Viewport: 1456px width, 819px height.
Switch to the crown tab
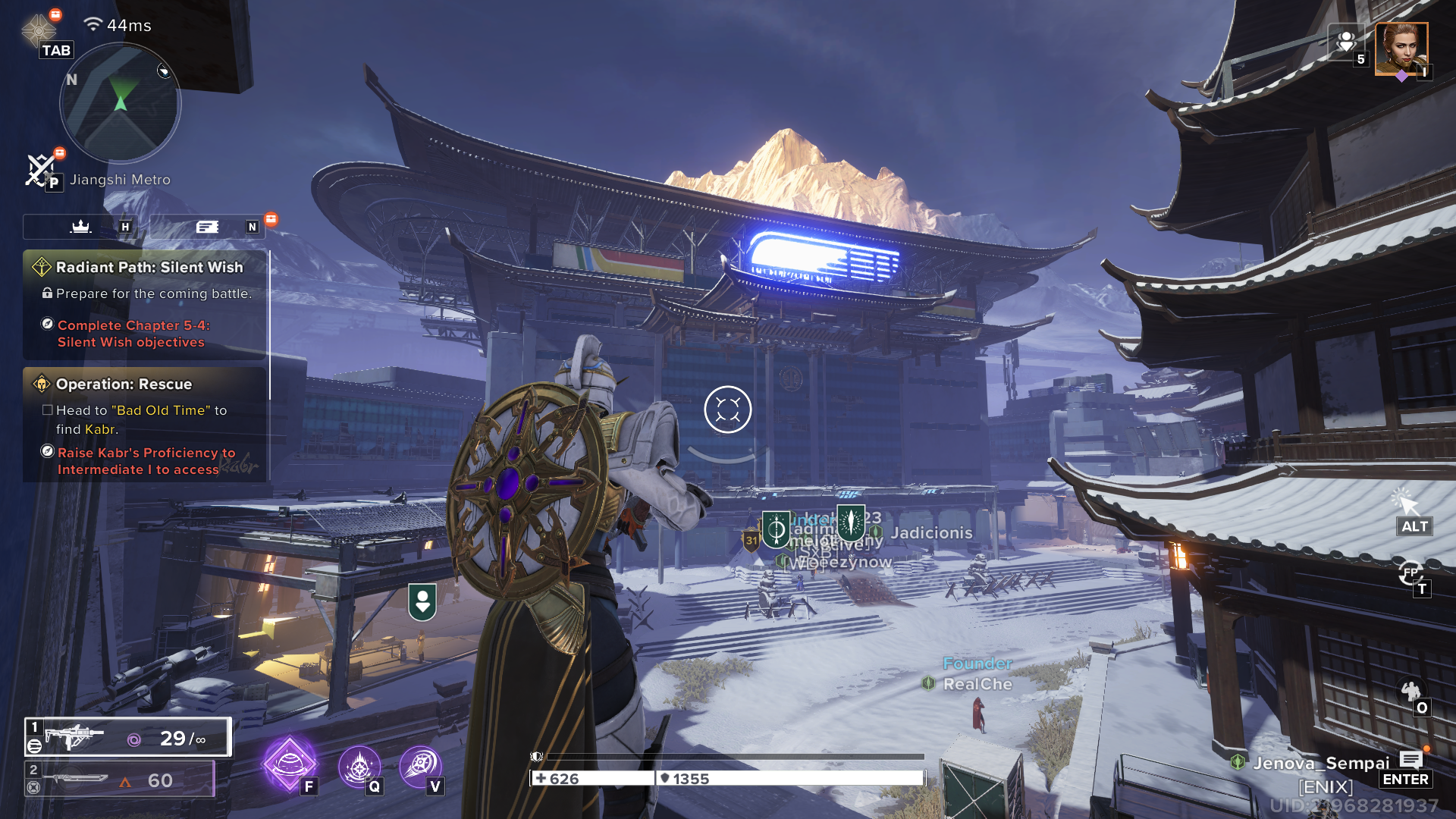(81, 227)
